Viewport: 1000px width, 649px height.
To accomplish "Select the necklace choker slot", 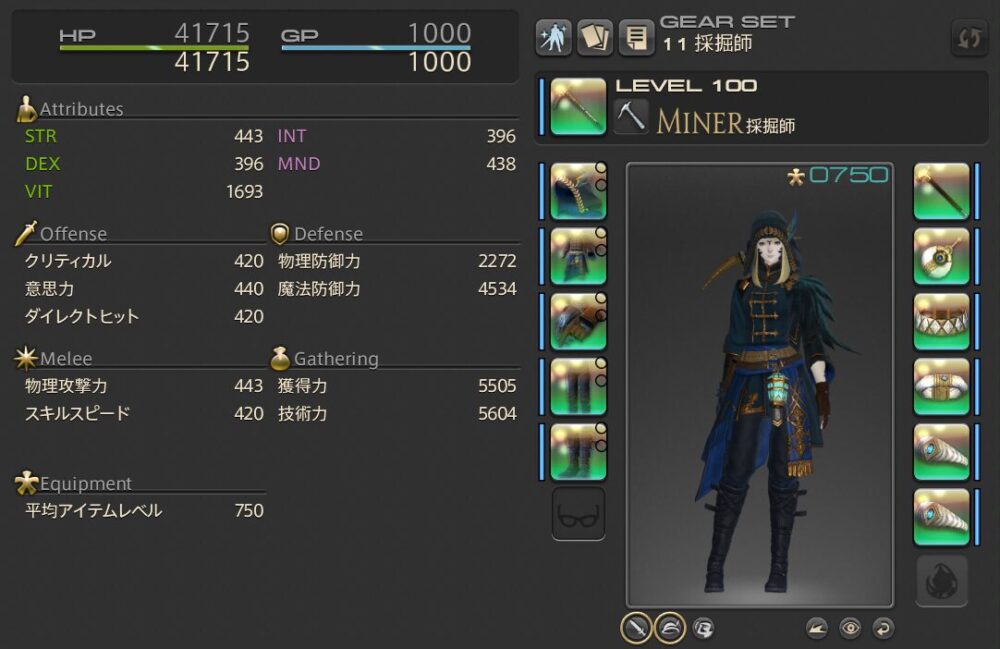I will pyautogui.click(x=942, y=321).
